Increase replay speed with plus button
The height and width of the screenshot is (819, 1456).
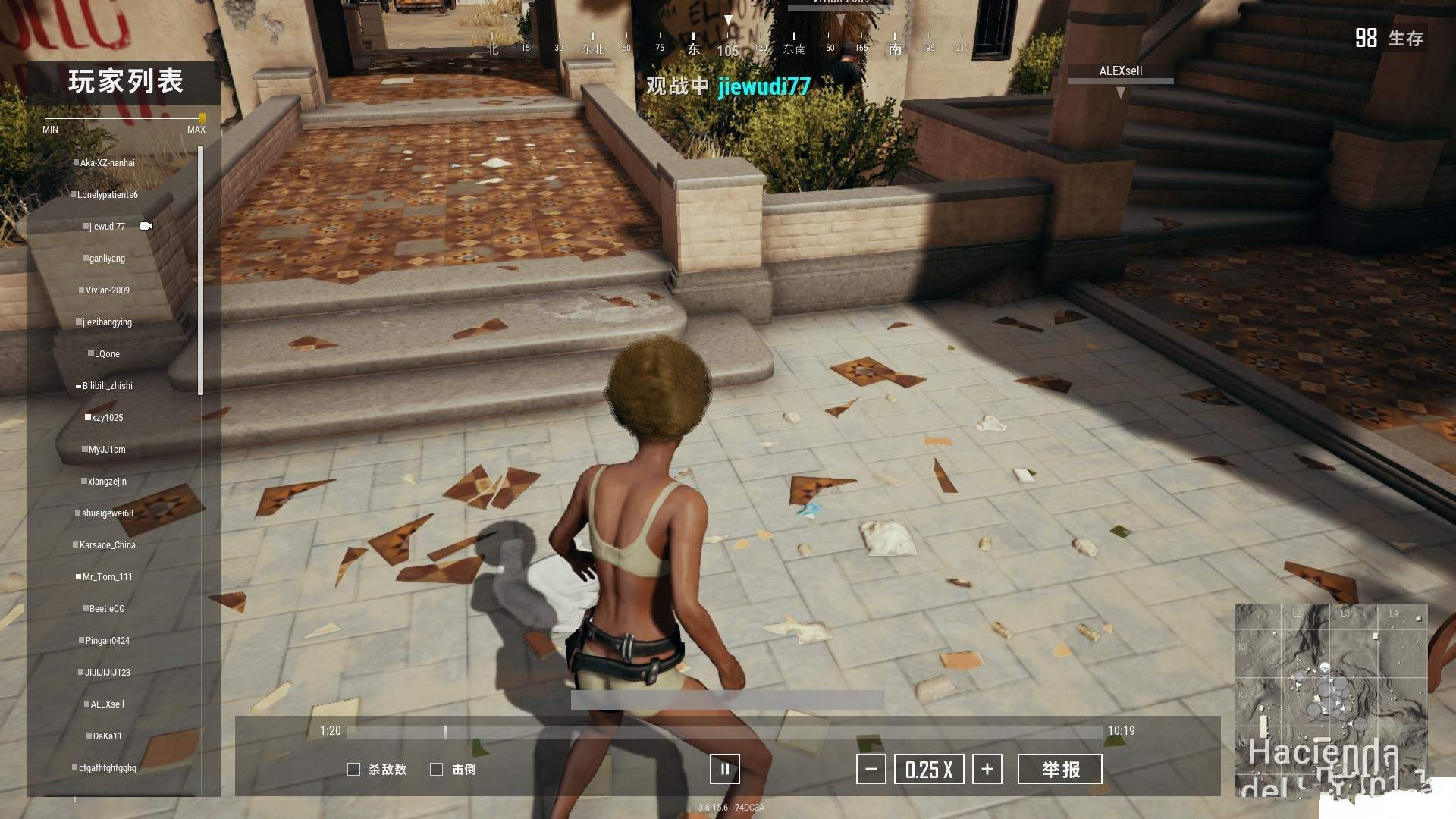(987, 769)
